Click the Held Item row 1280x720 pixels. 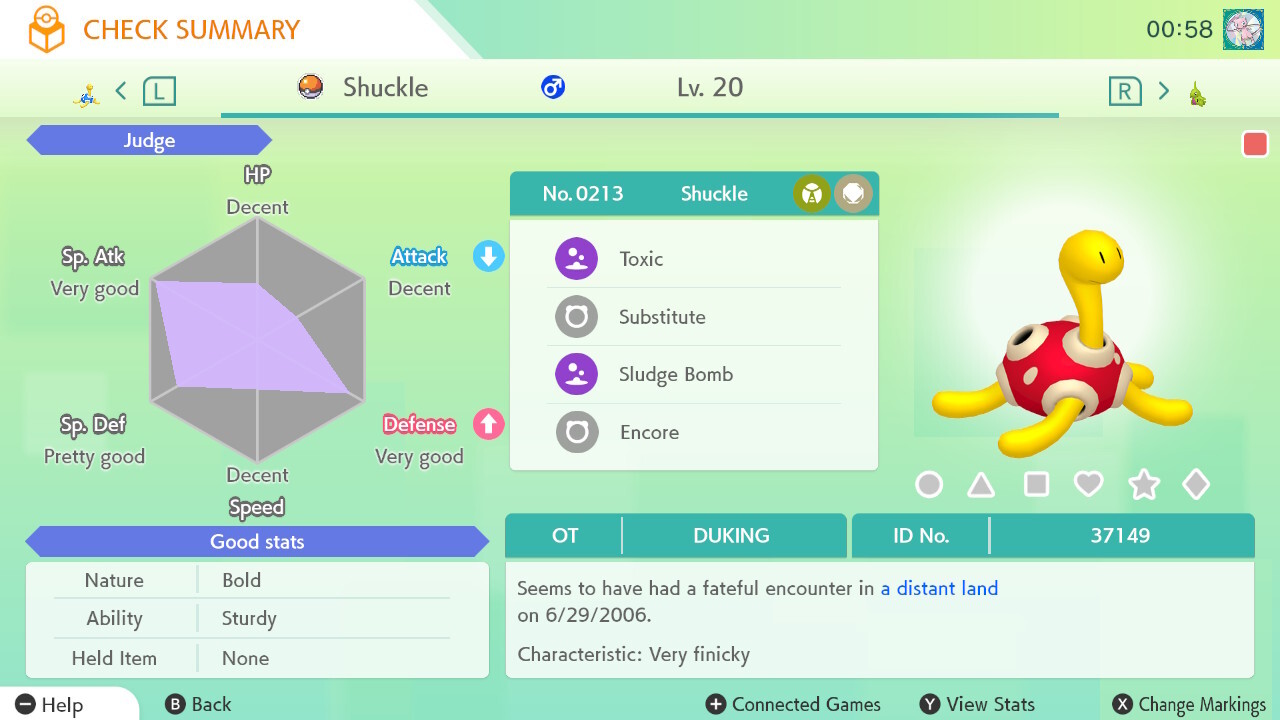[x=257, y=658]
